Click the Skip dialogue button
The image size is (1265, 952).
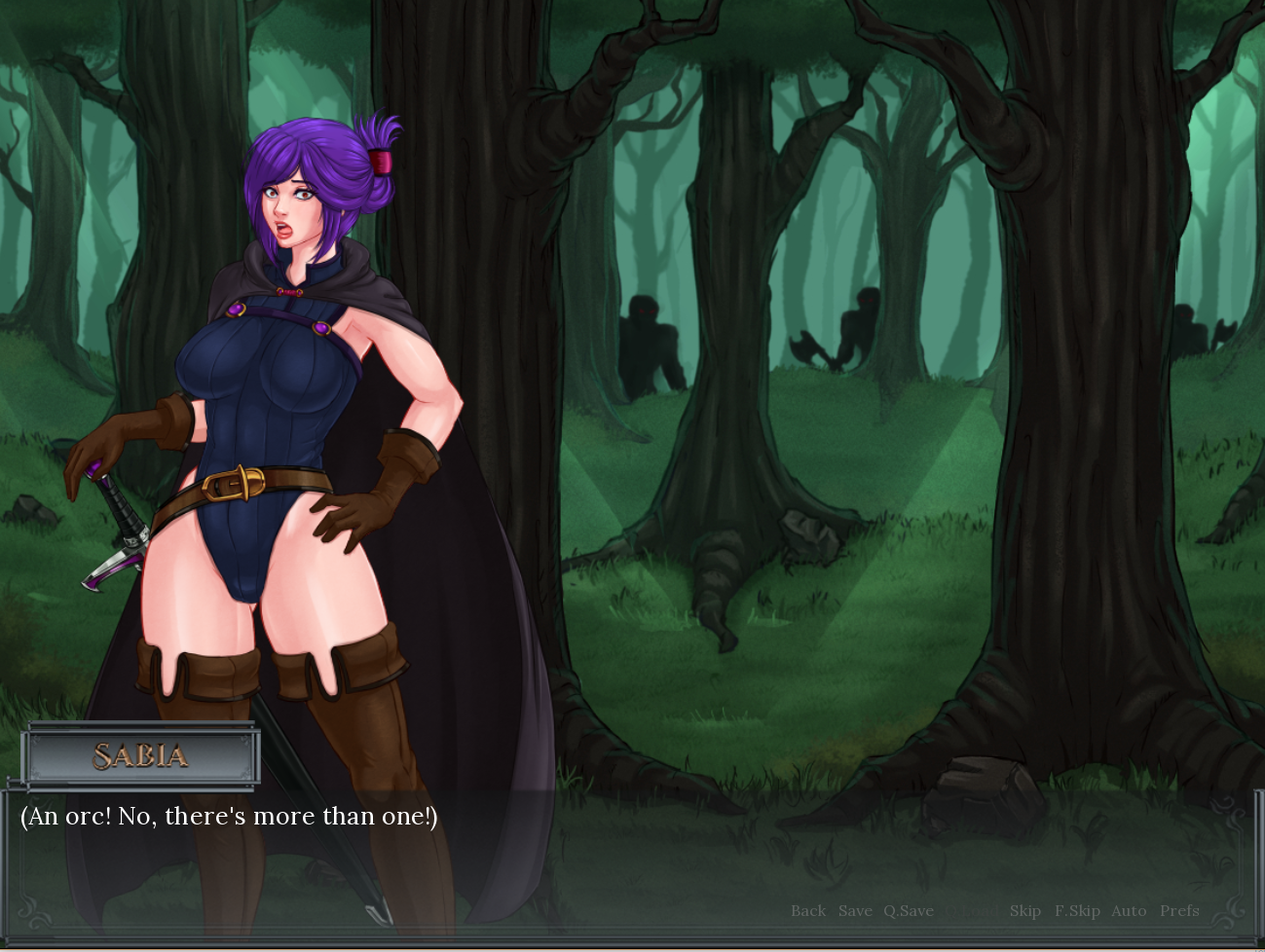pos(1024,911)
